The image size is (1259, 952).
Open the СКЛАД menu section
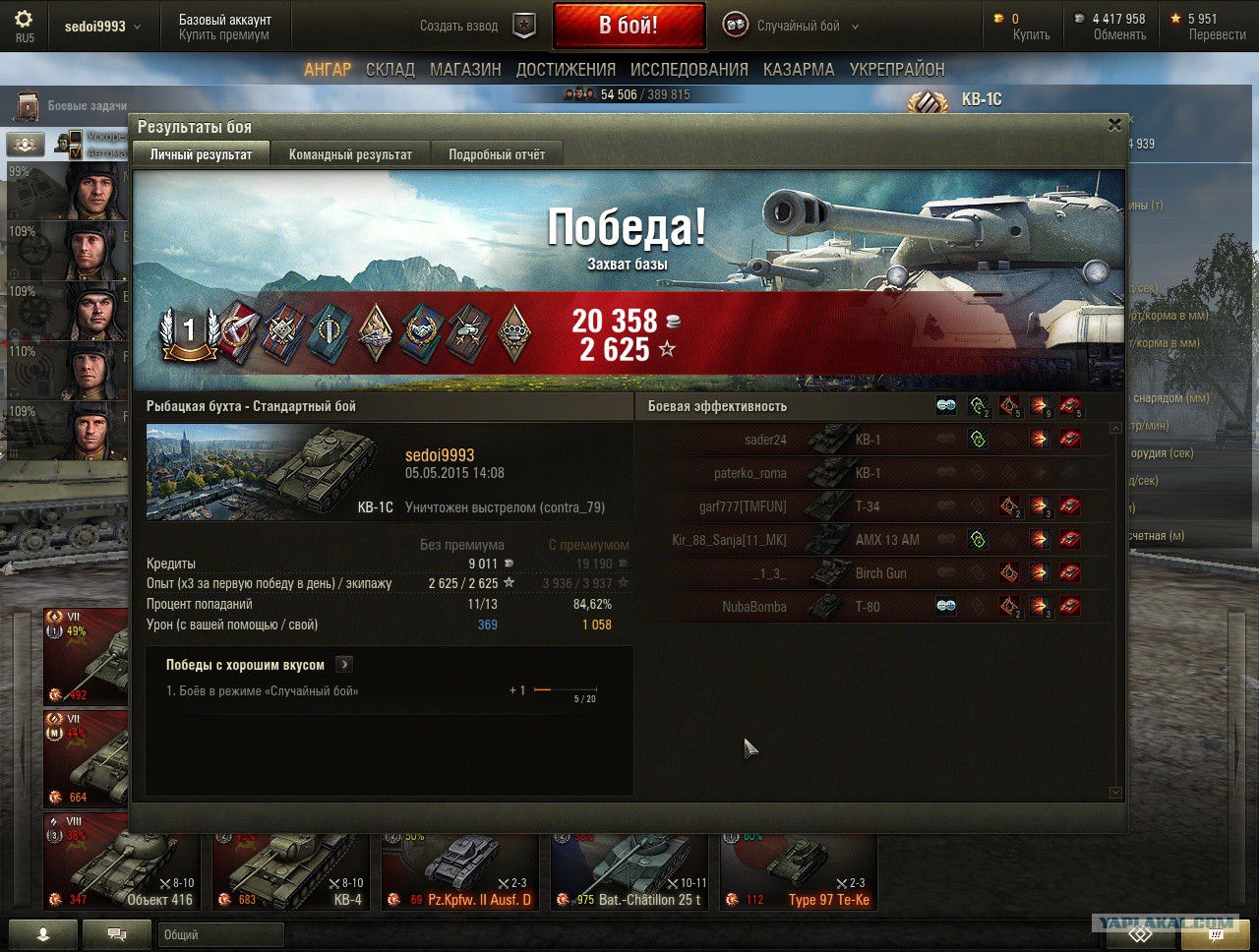click(390, 70)
